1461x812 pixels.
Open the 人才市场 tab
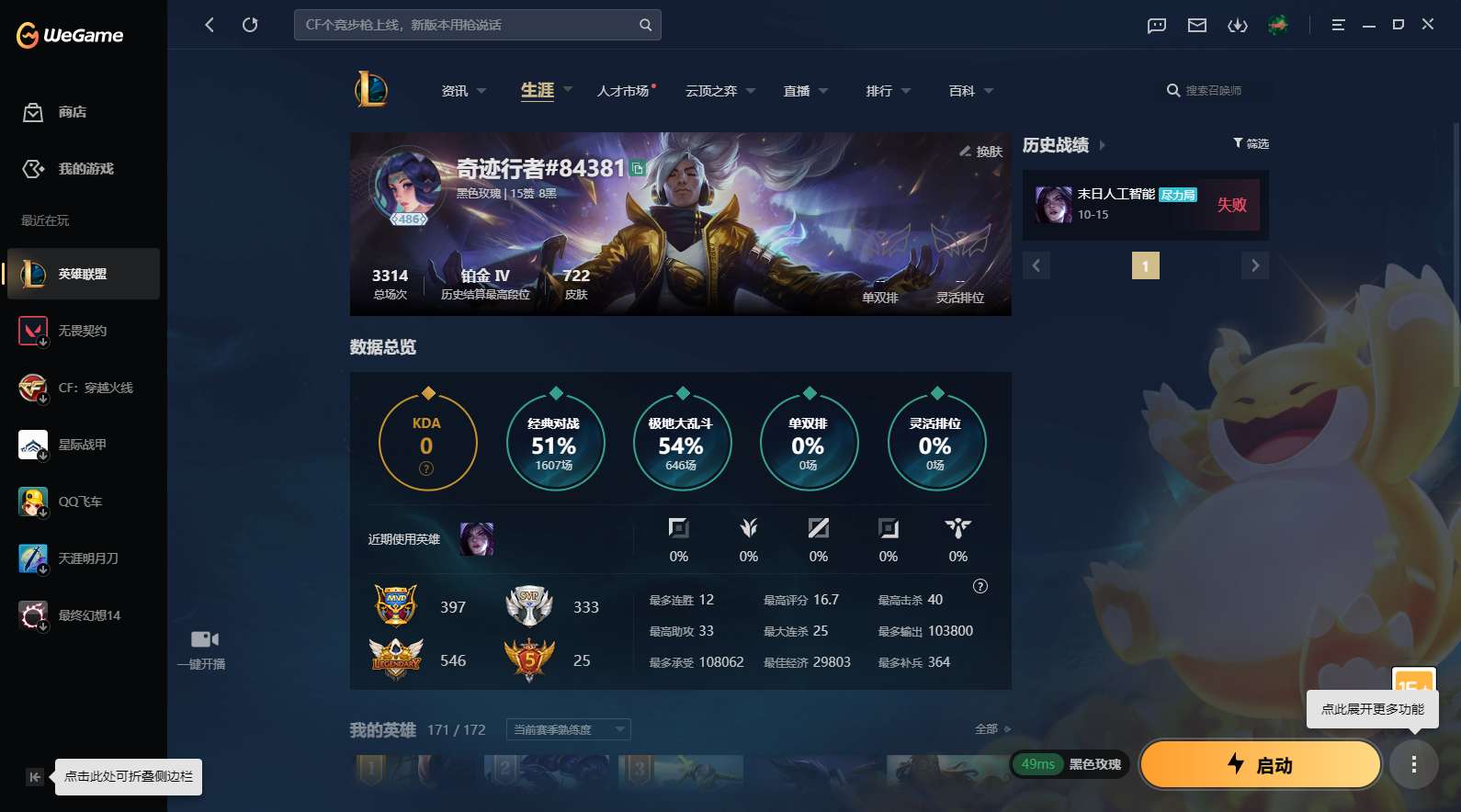(623, 90)
